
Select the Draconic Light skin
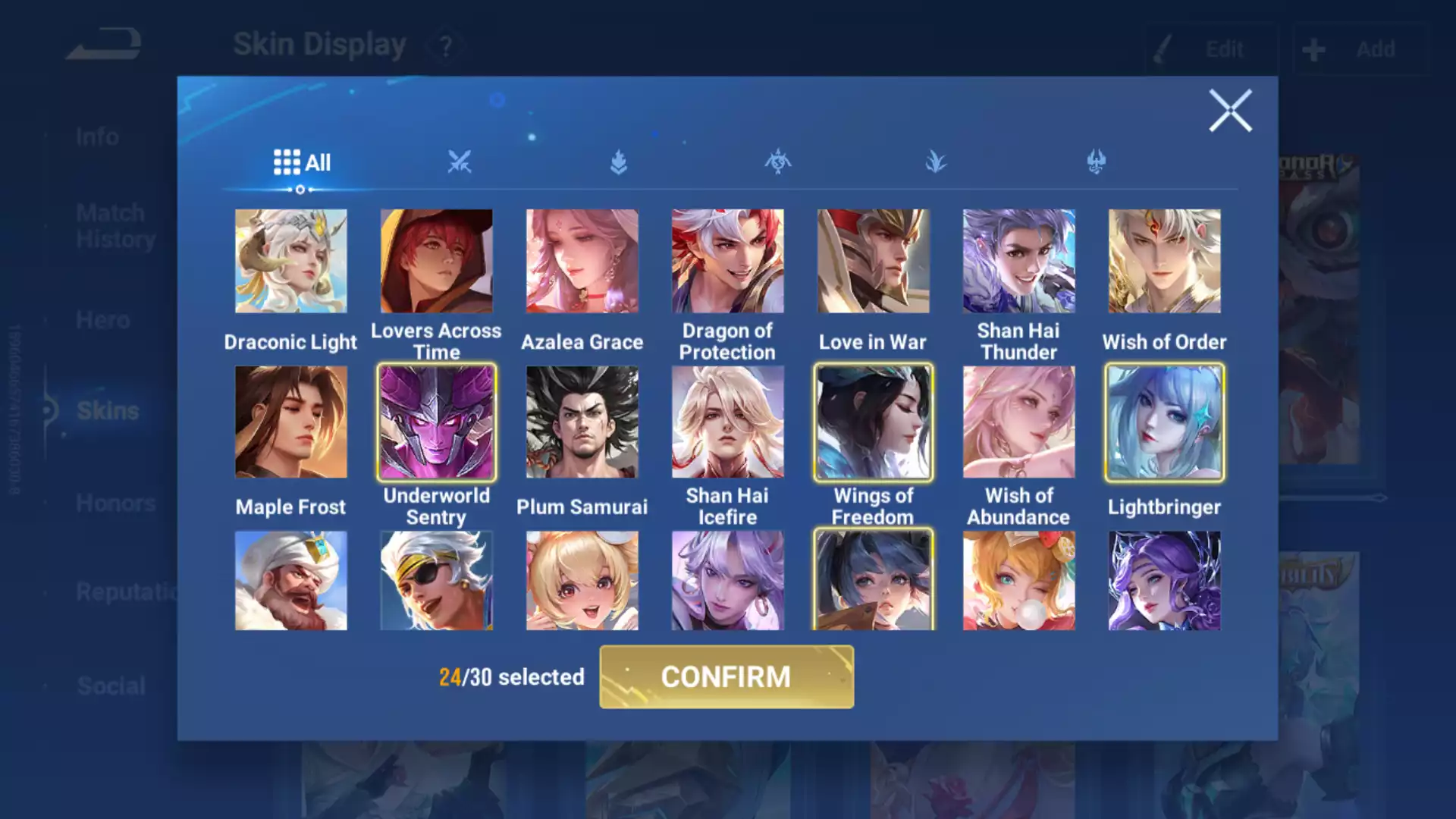tap(290, 262)
